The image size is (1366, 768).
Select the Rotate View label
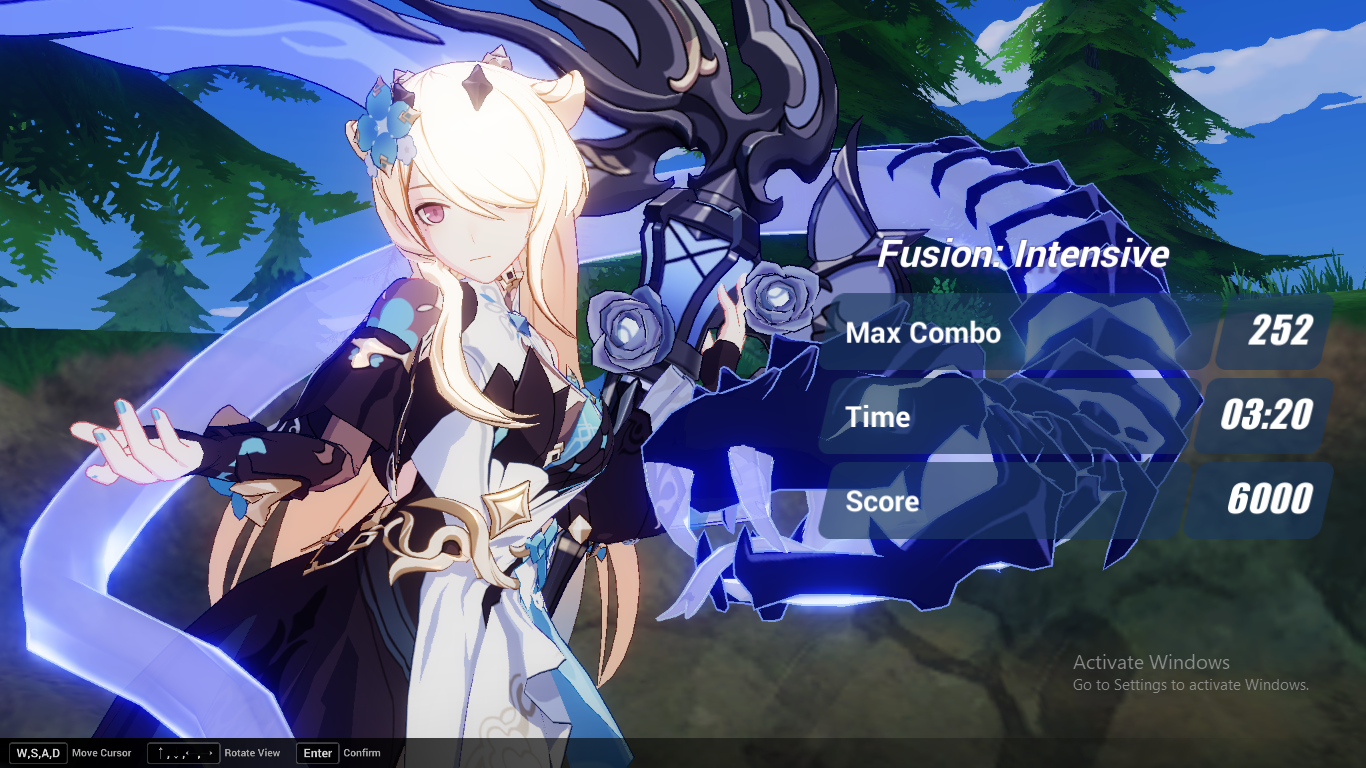(x=253, y=753)
